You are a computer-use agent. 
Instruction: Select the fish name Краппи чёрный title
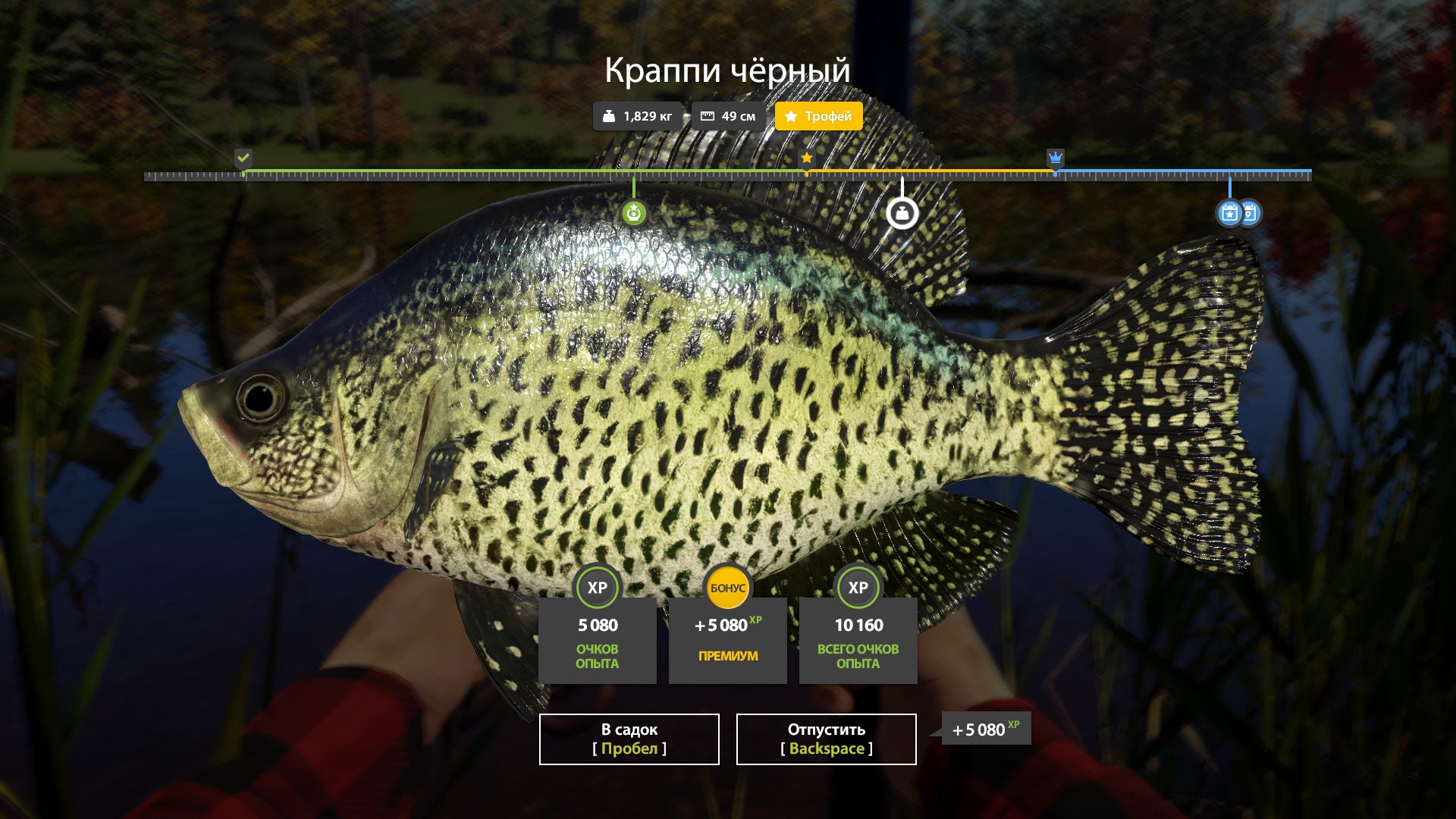coord(727,71)
